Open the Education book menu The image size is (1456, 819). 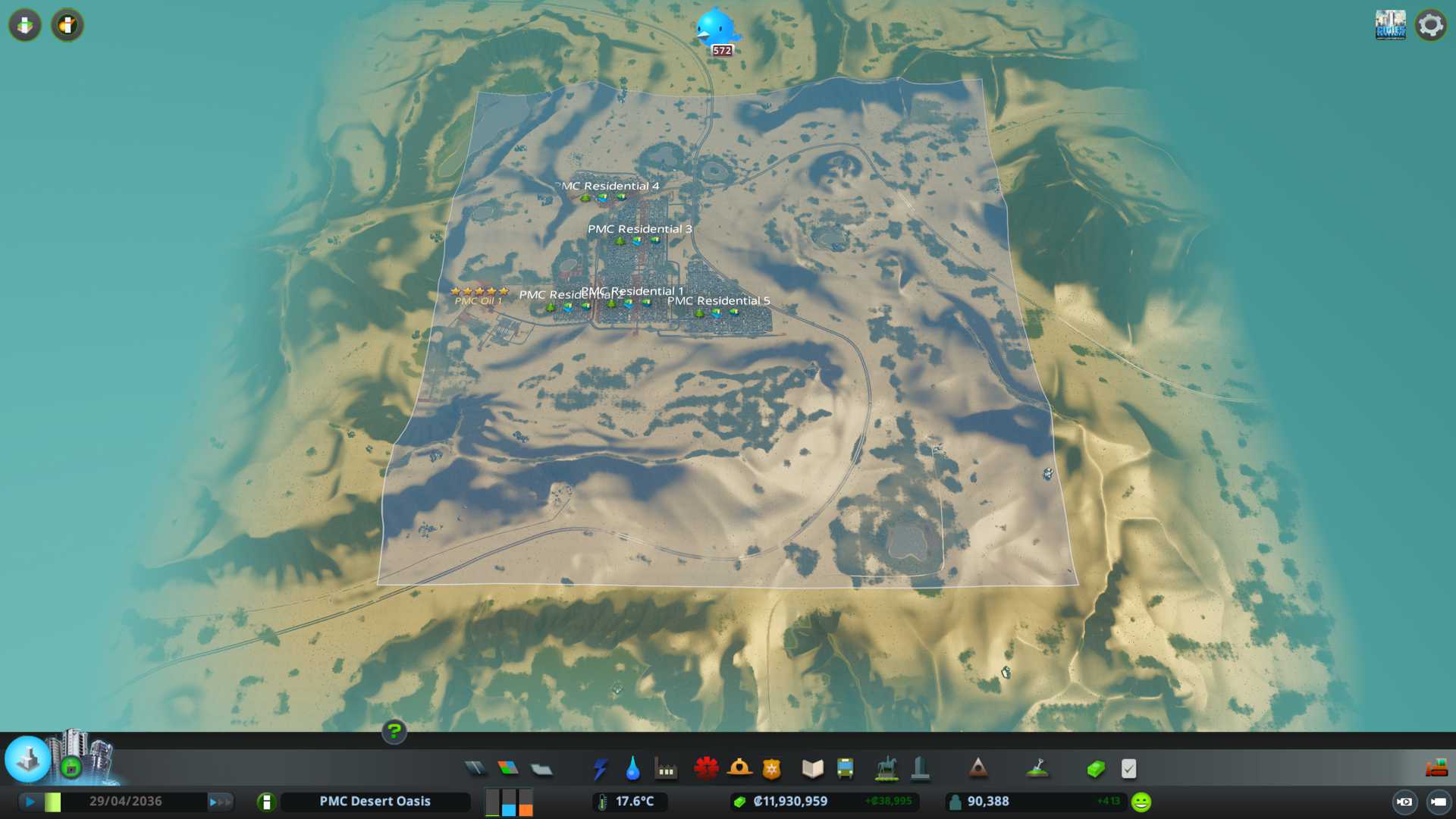point(812,769)
